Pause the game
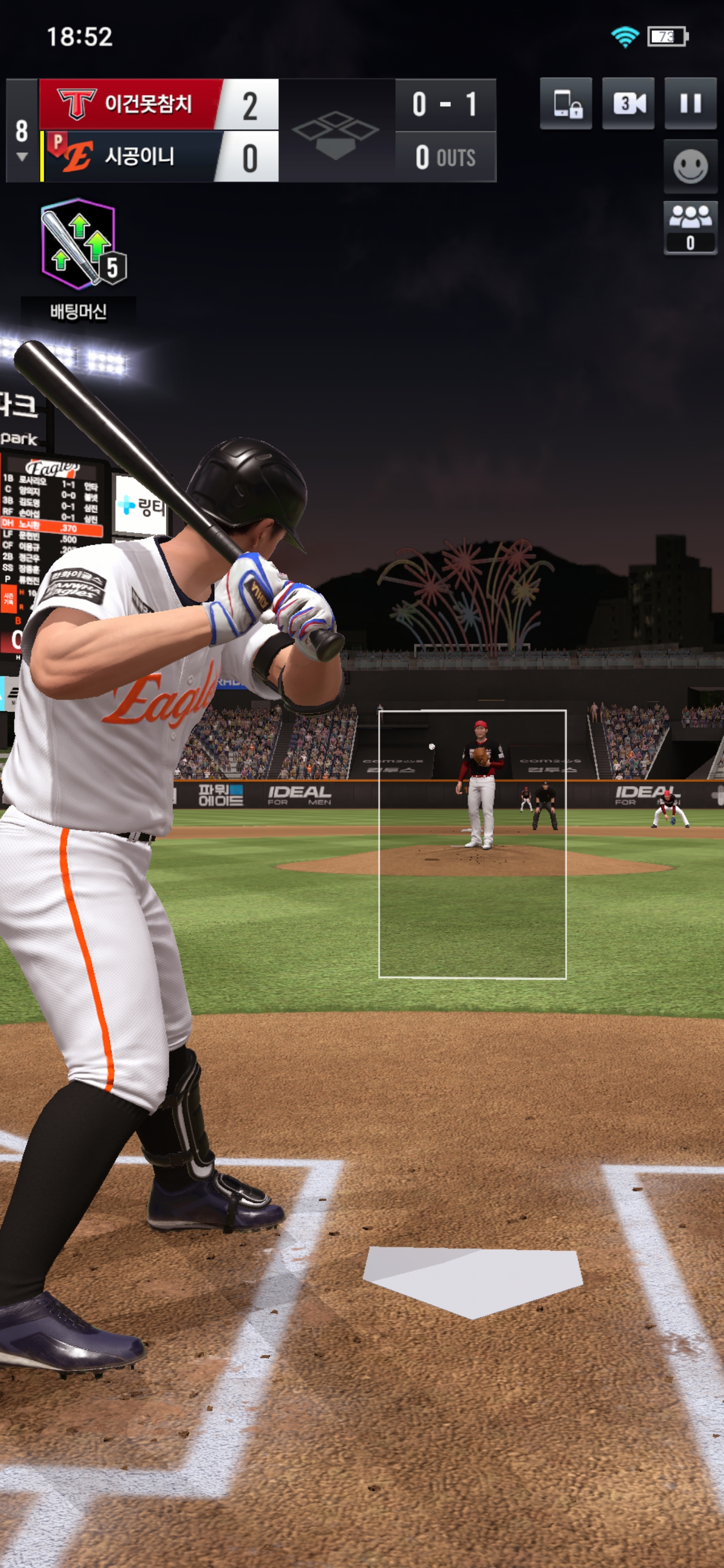 coord(690,104)
